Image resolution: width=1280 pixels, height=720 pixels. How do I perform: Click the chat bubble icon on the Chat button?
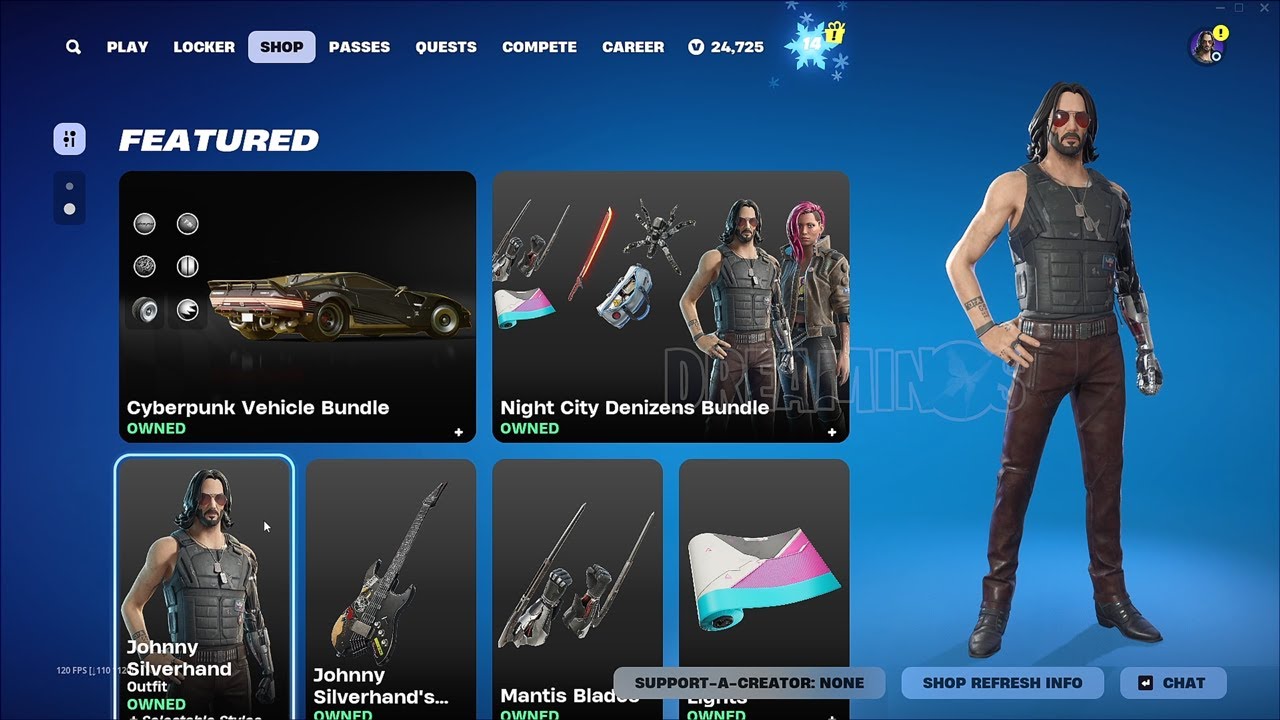pyautogui.click(x=1146, y=683)
